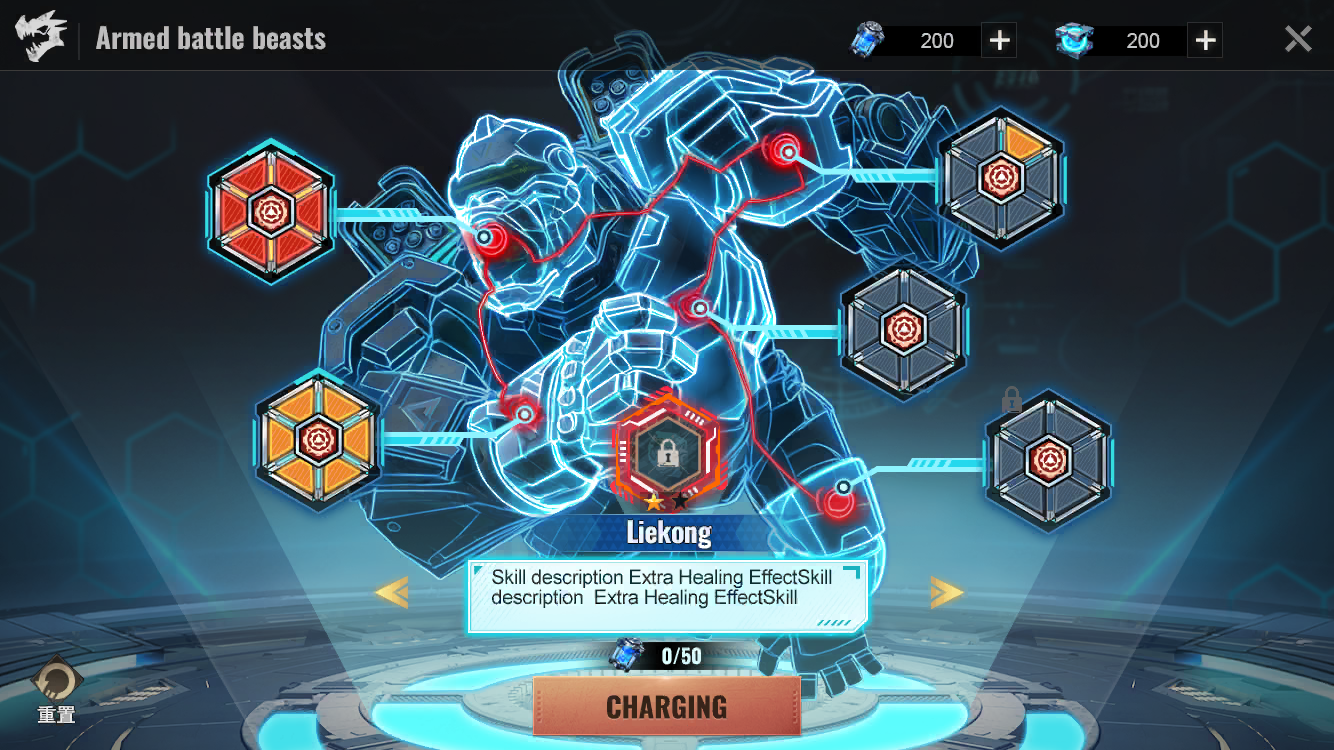Select the unmarked all-grey hexagon node

[903, 329]
